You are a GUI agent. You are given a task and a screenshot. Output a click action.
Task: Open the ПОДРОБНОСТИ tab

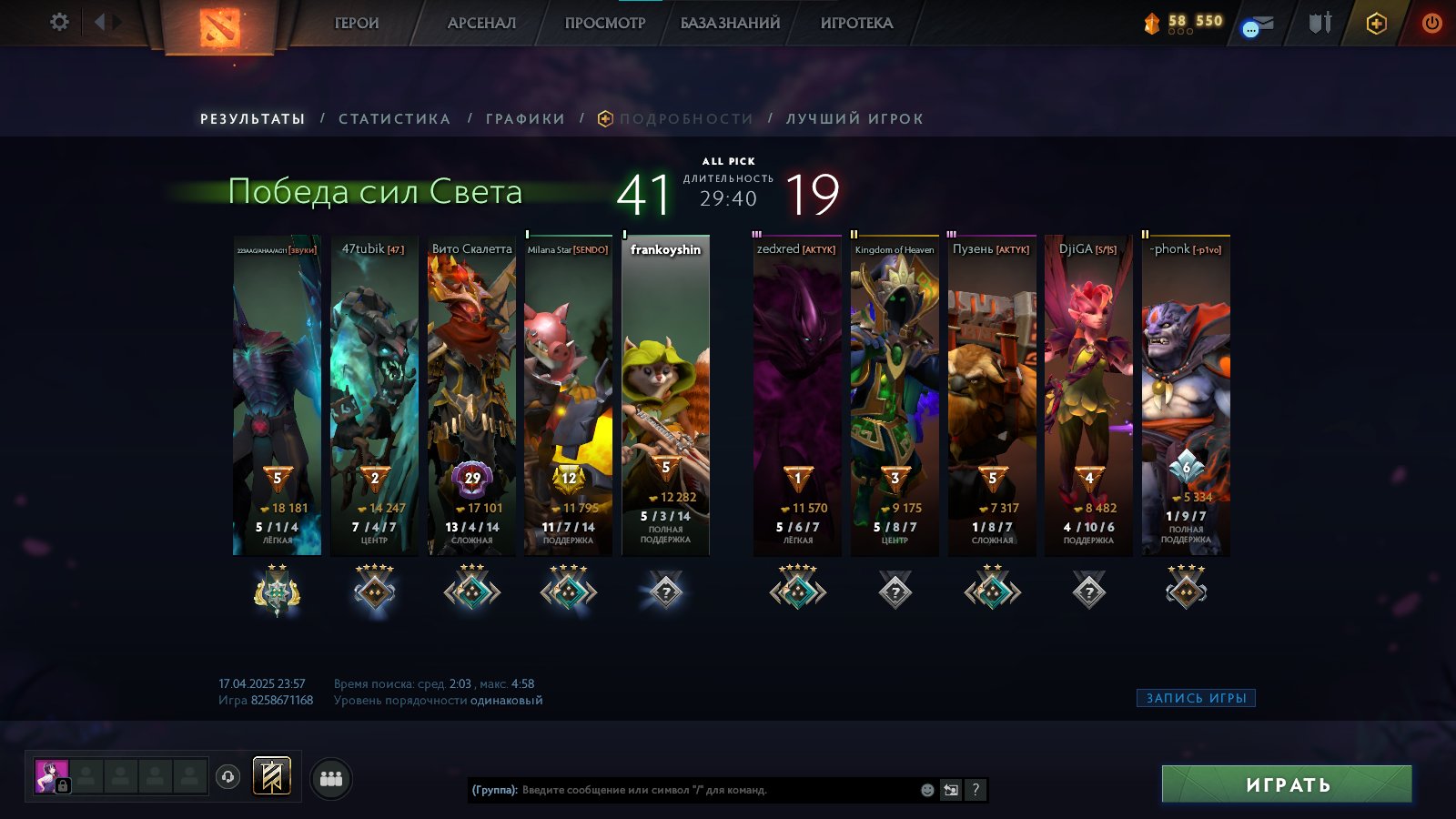tap(685, 117)
